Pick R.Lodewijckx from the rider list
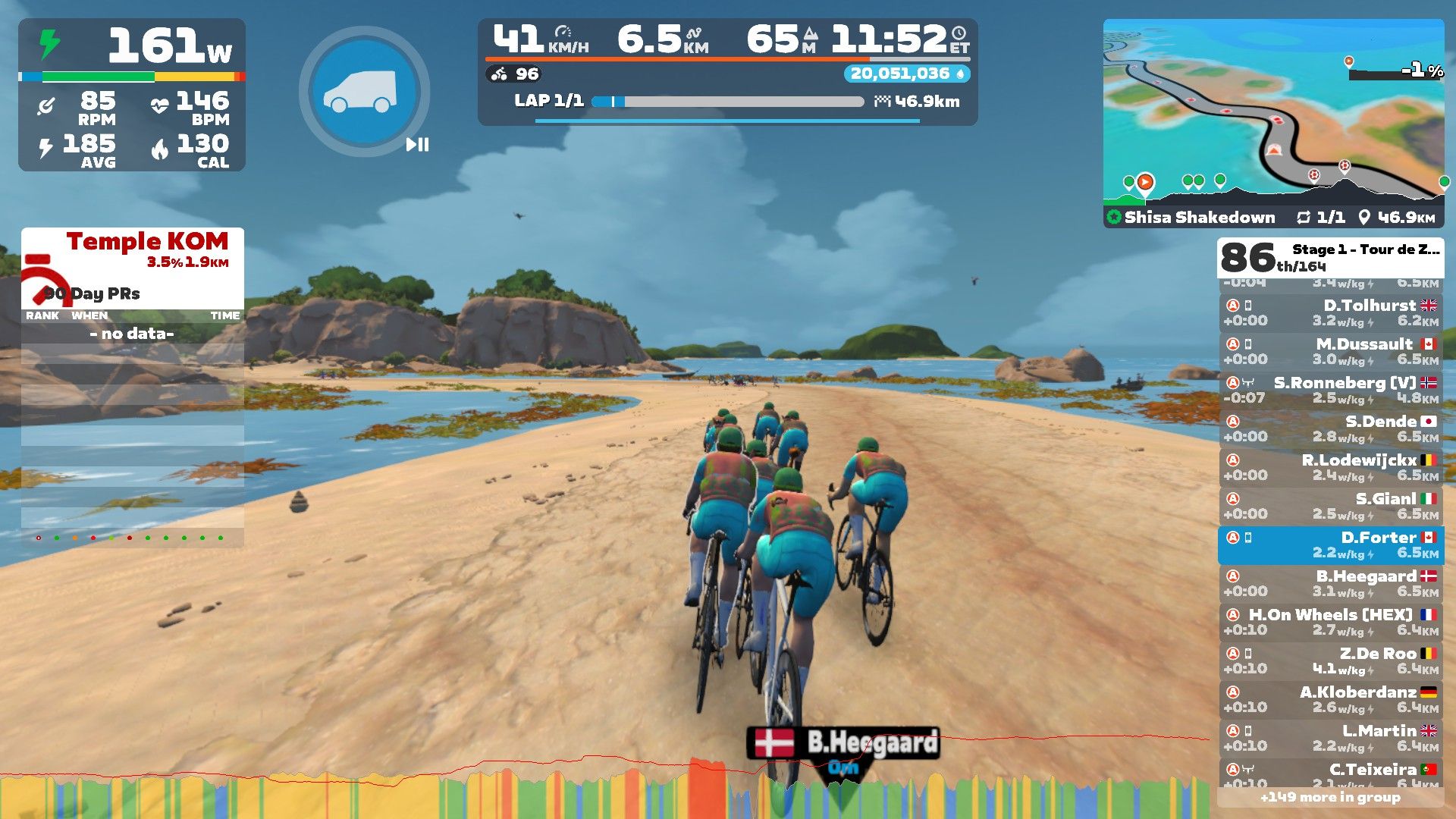Viewport: 1456px width, 819px height. coord(1330,467)
